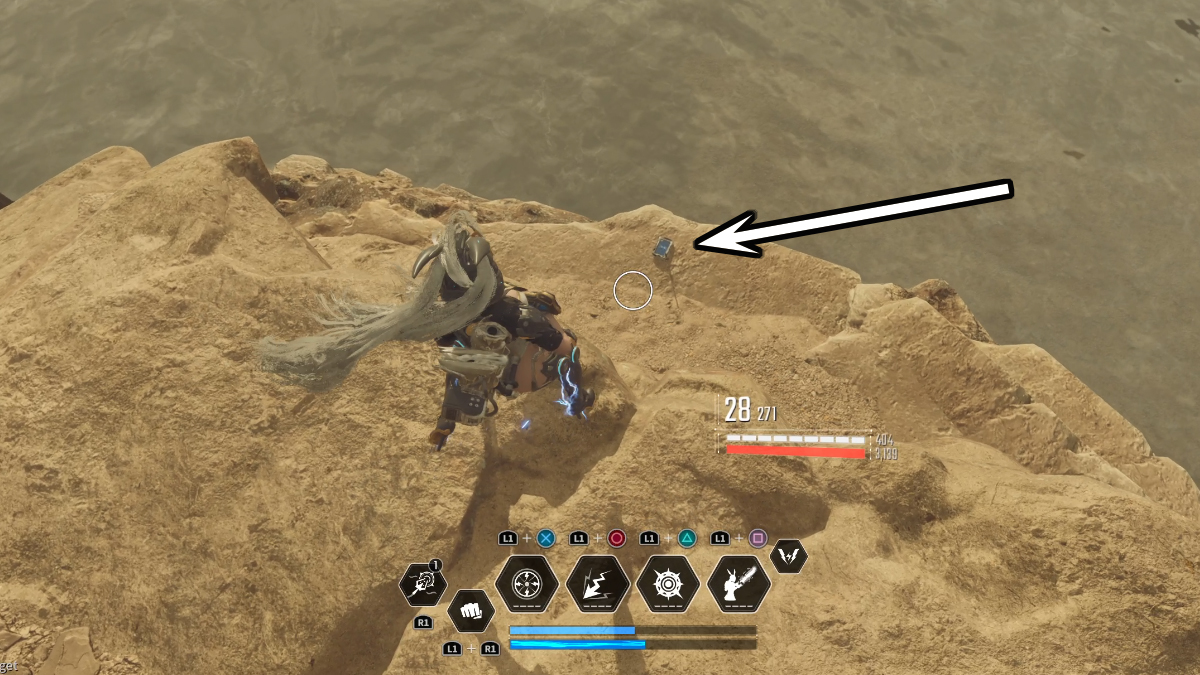Activate the grappling hook ability icon

(422, 585)
